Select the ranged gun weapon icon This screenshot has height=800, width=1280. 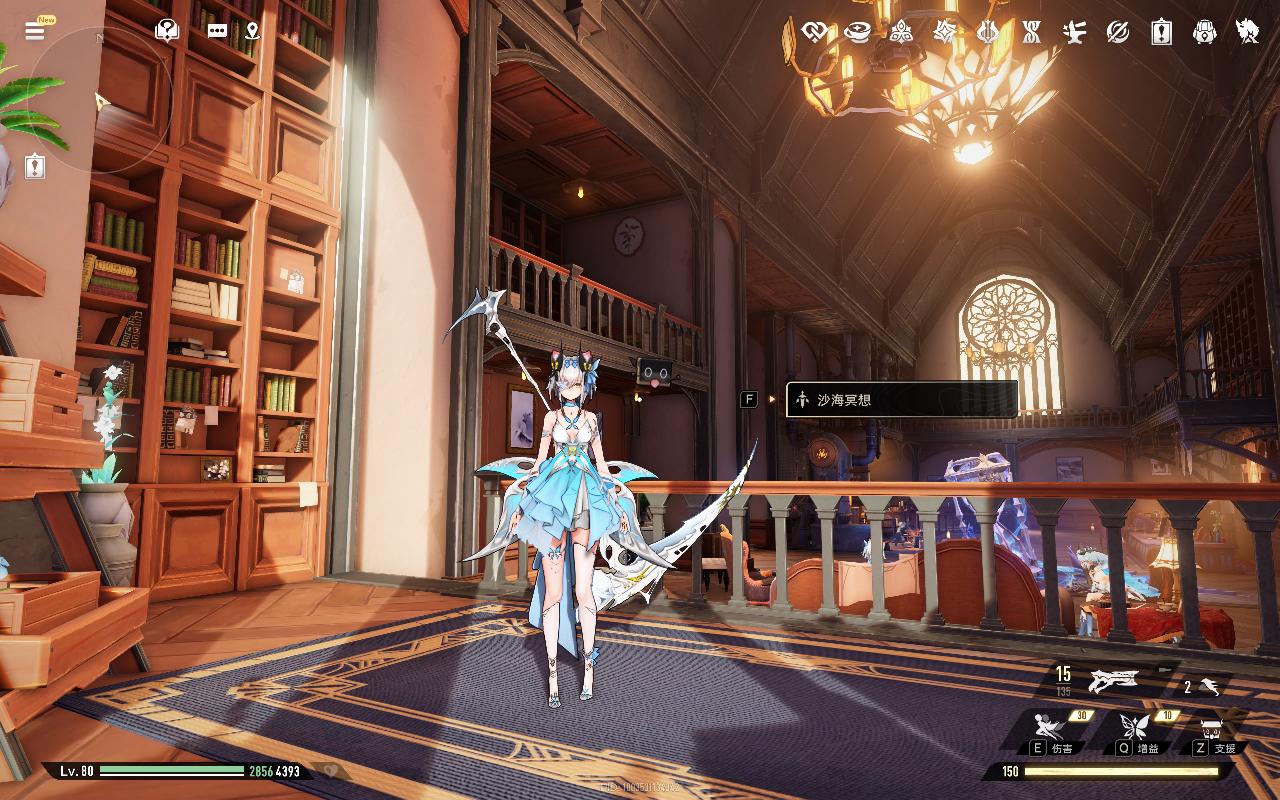pyautogui.click(x=1114, y=682)
